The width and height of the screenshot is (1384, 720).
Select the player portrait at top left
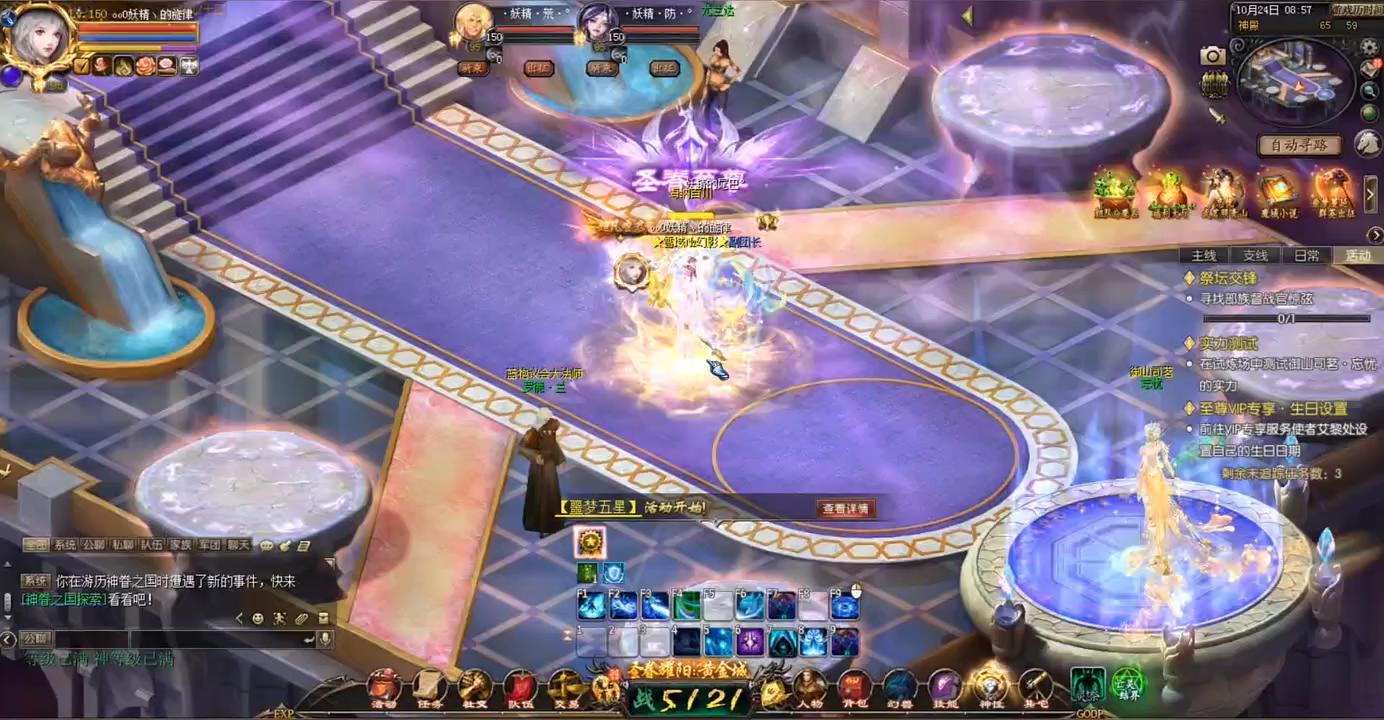click(38, 40)
